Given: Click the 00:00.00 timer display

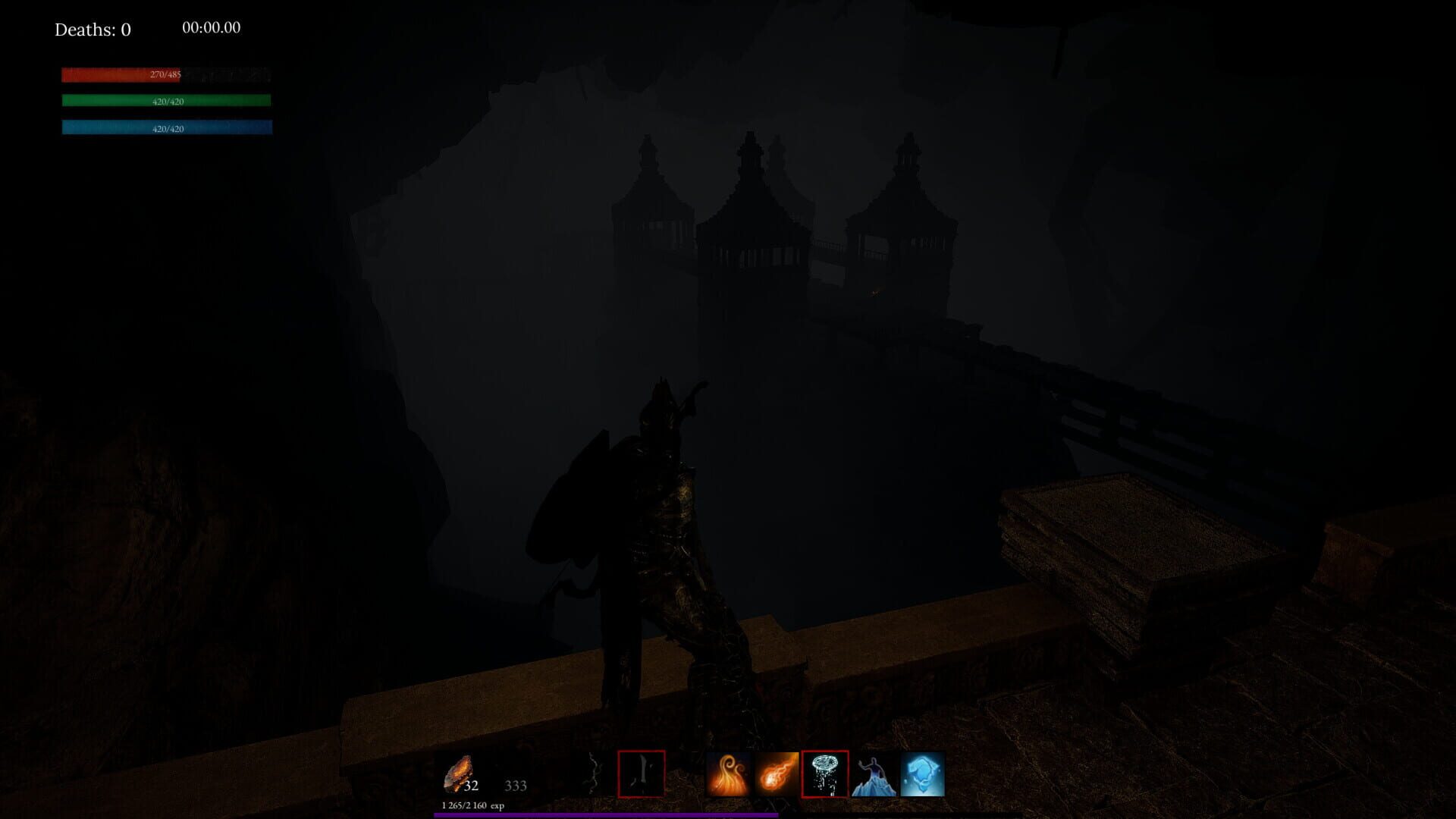Looking at the screenshot, I should click(x=210, y=27).
